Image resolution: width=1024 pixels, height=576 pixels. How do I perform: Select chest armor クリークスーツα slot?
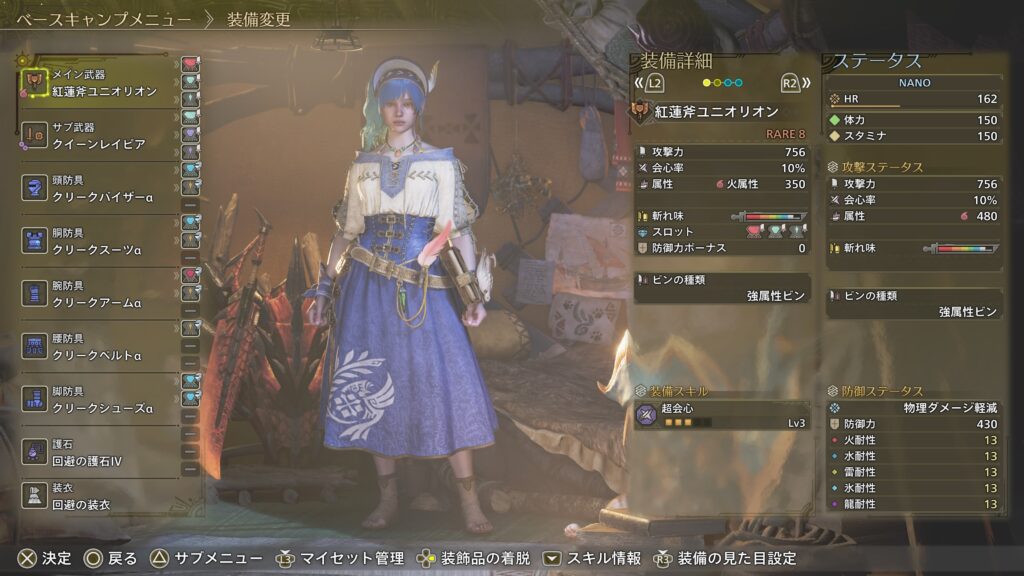point(98,240)
